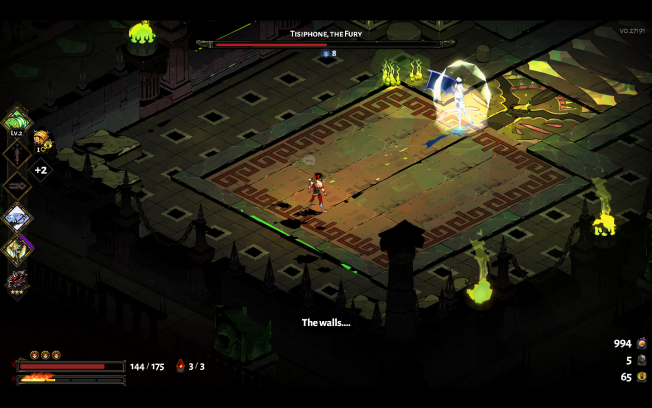
Task: Choose the blue-white boon diamond icon
Action: click(x=17, y=216)
